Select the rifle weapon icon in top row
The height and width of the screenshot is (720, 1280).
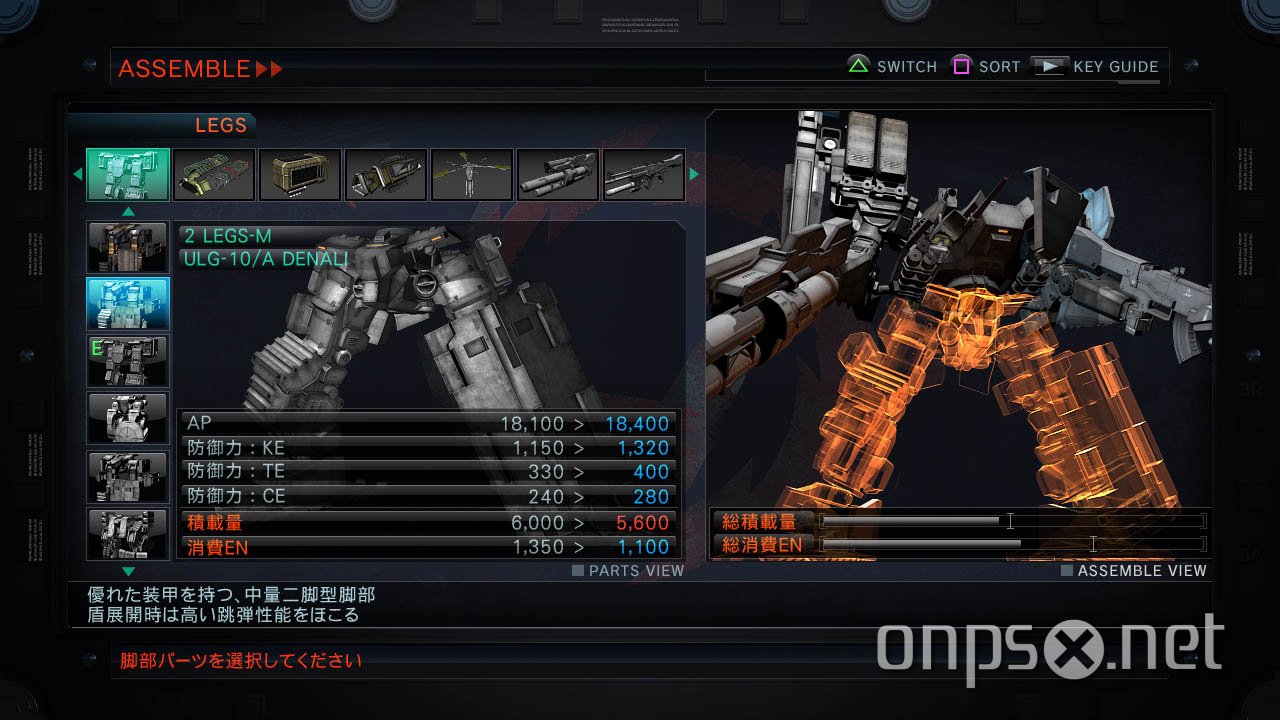click(643, 174)
